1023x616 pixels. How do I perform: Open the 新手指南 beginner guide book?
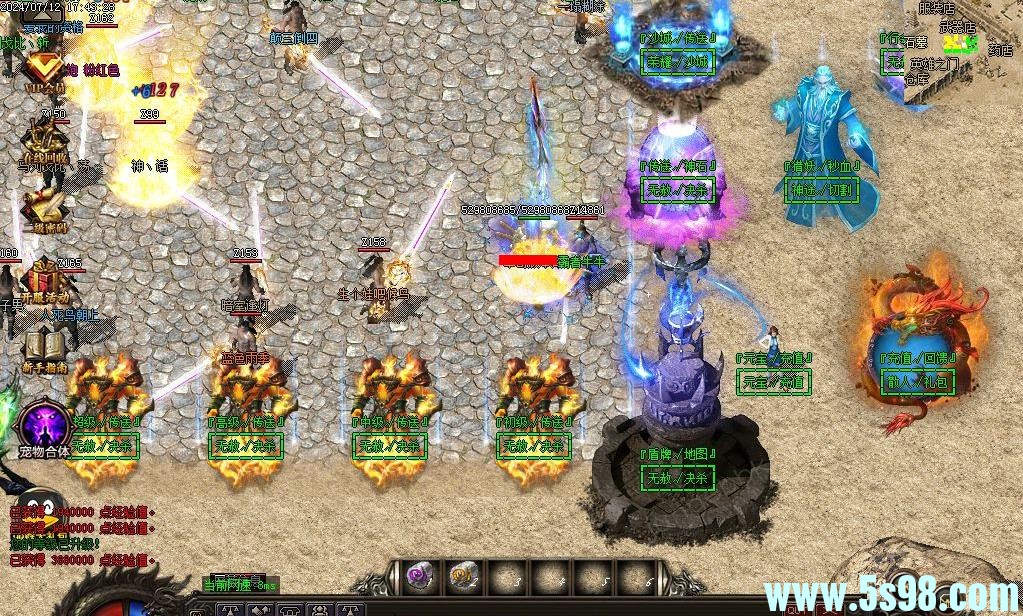(45, 350)
